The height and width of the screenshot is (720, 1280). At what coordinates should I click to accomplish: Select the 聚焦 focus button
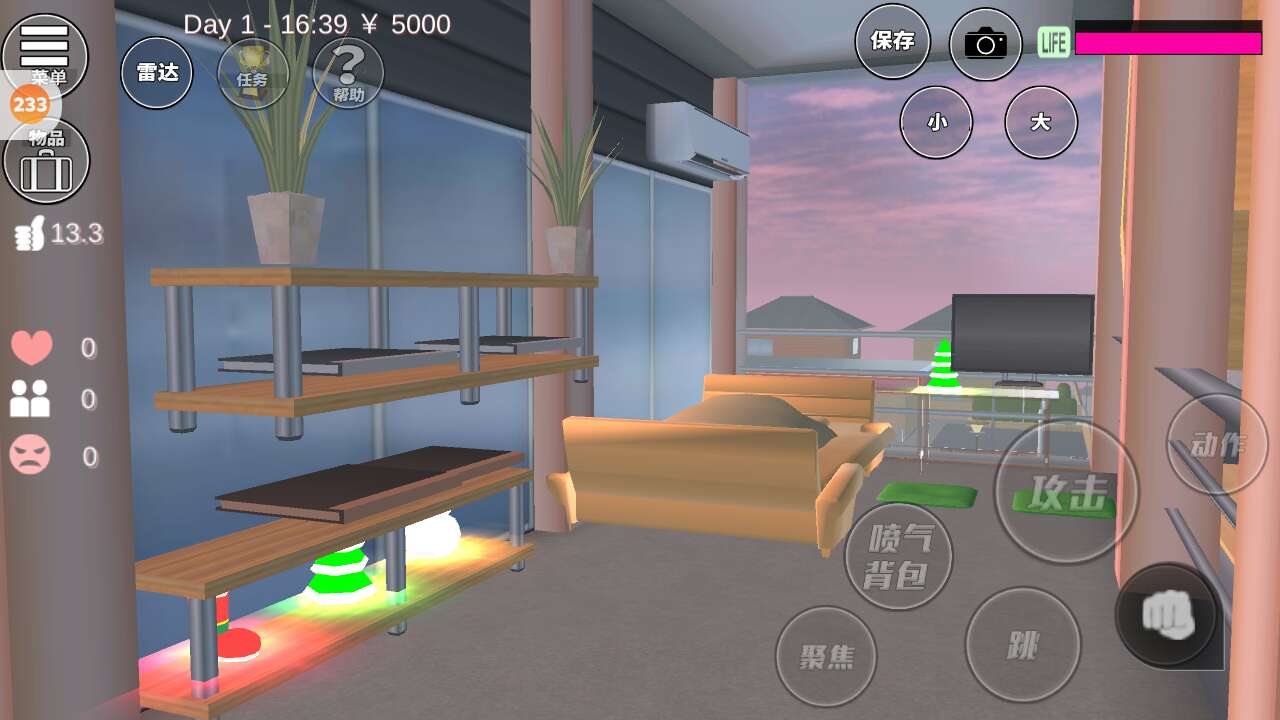pyautogui.click(x=826, y=656)
